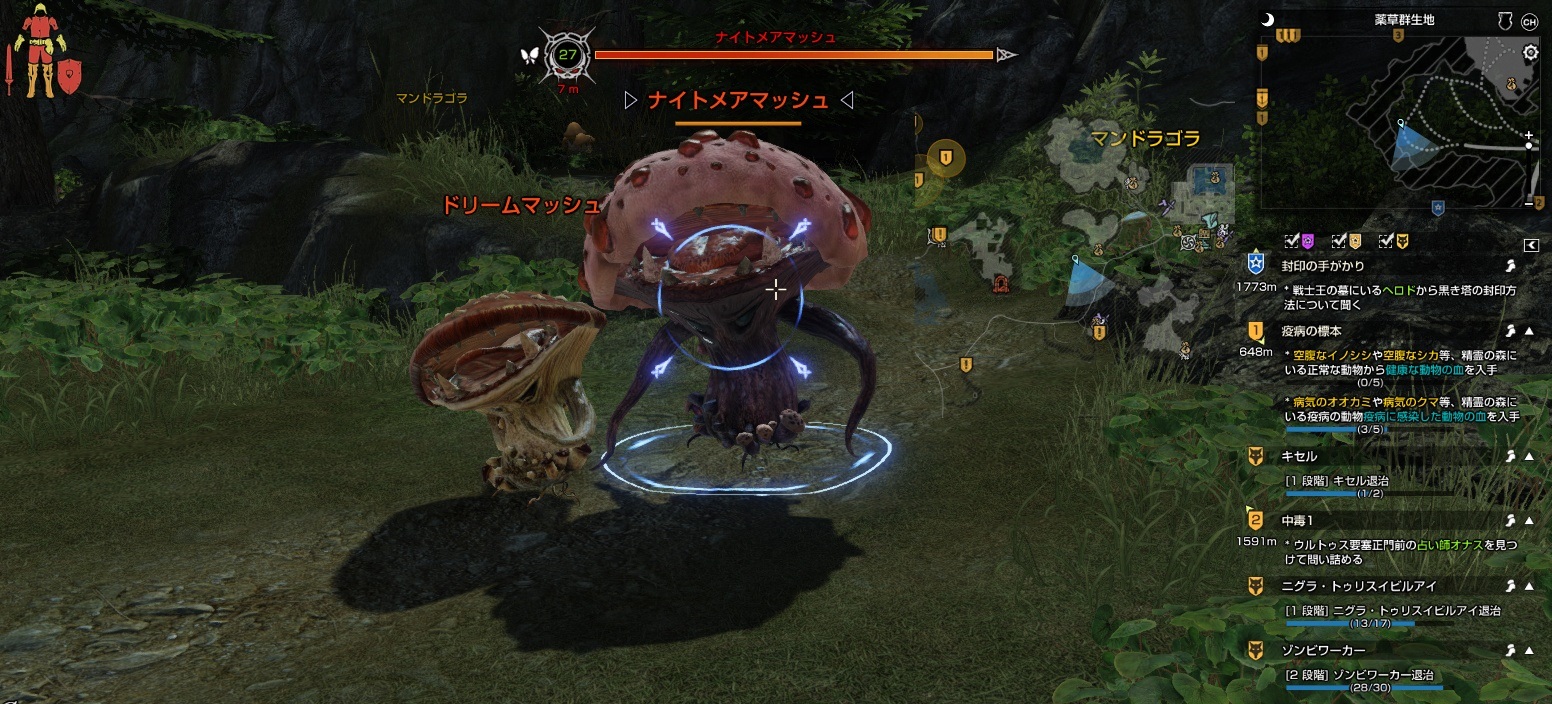1552x704 pixels.
Task: Click the shield icon beside the CH button
Action: tap(1503, 20)
